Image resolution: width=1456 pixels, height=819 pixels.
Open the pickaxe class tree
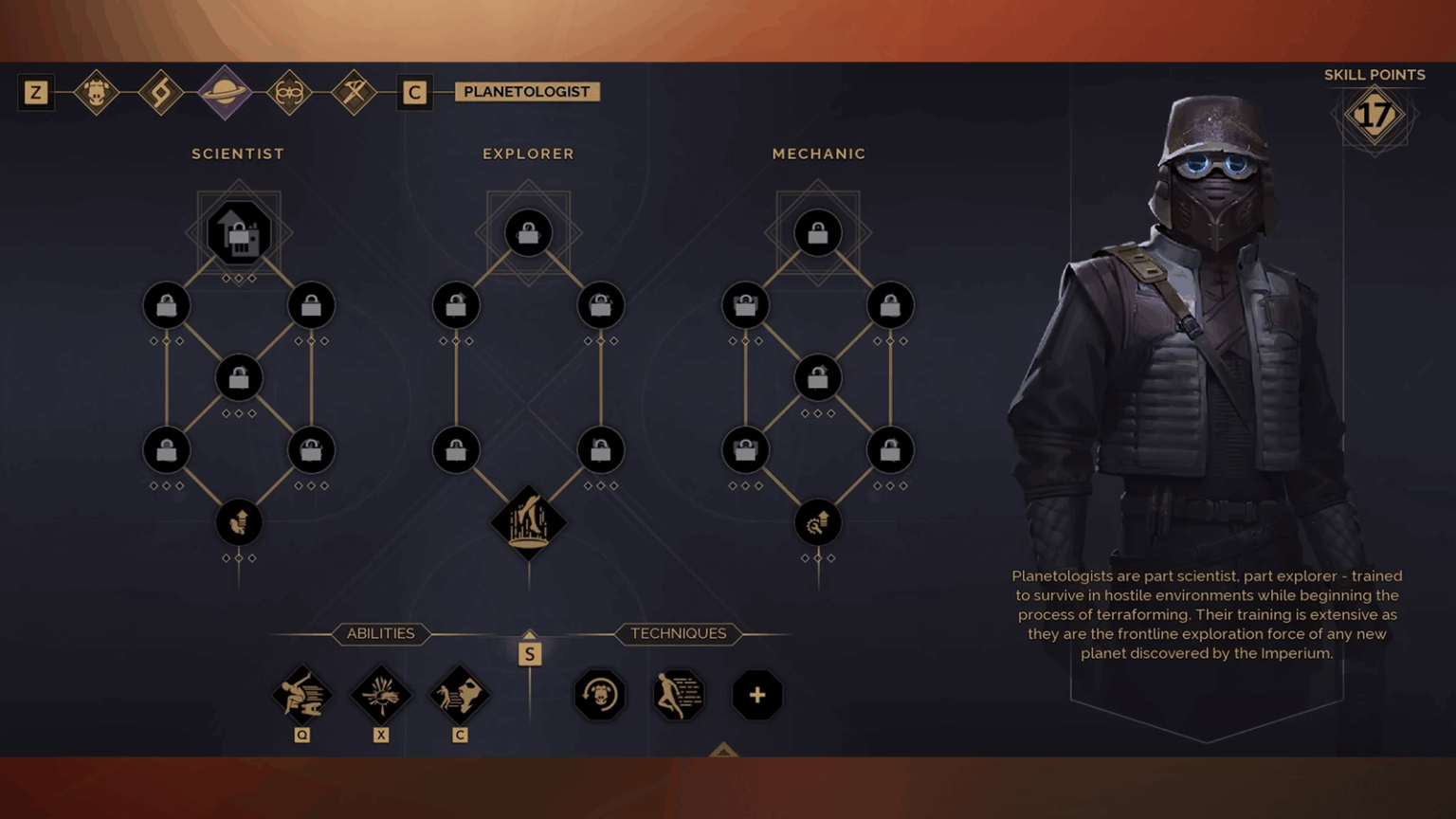(353, 92)
